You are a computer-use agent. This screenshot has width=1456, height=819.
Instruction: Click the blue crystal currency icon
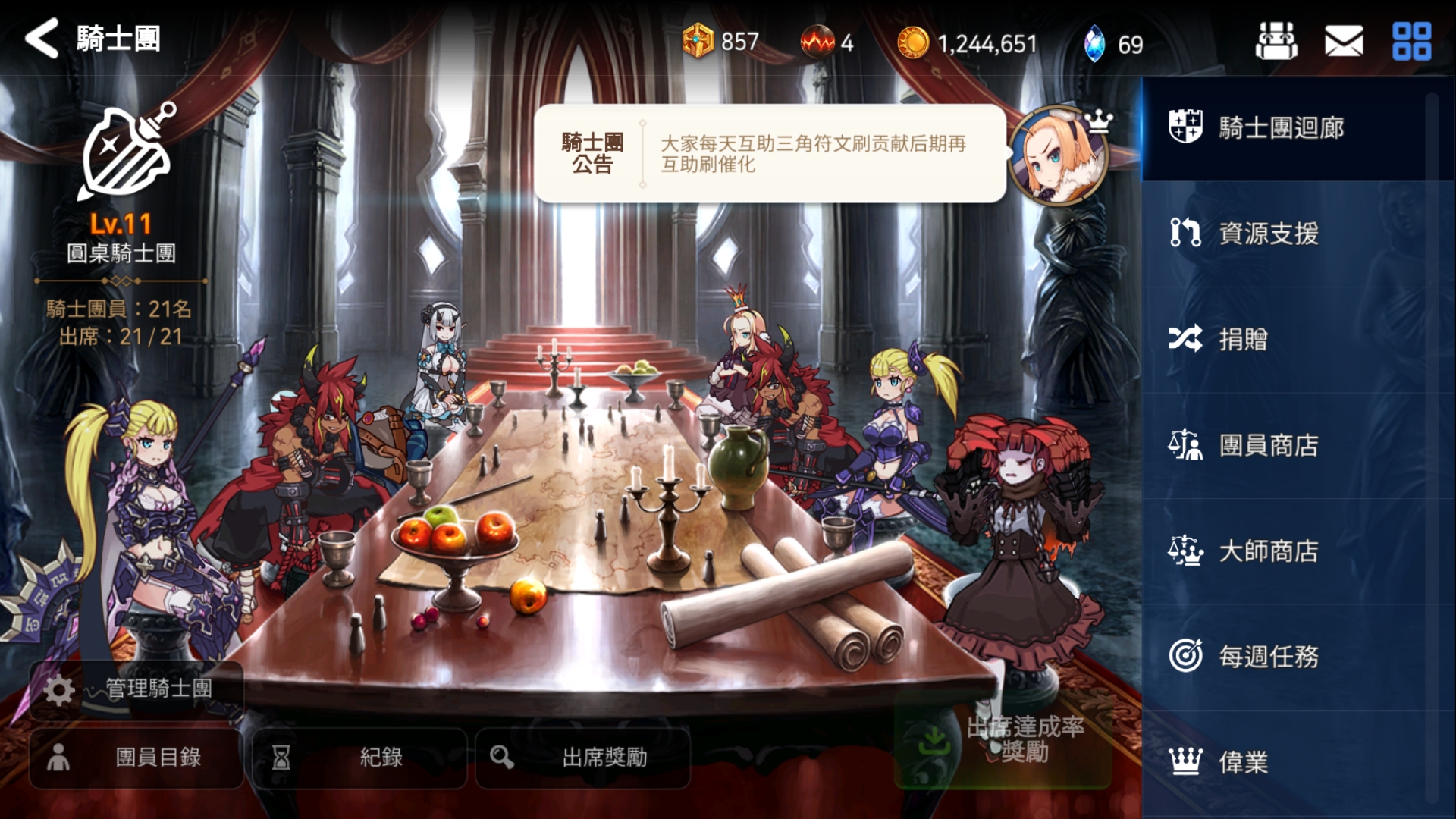(1099, 44)
